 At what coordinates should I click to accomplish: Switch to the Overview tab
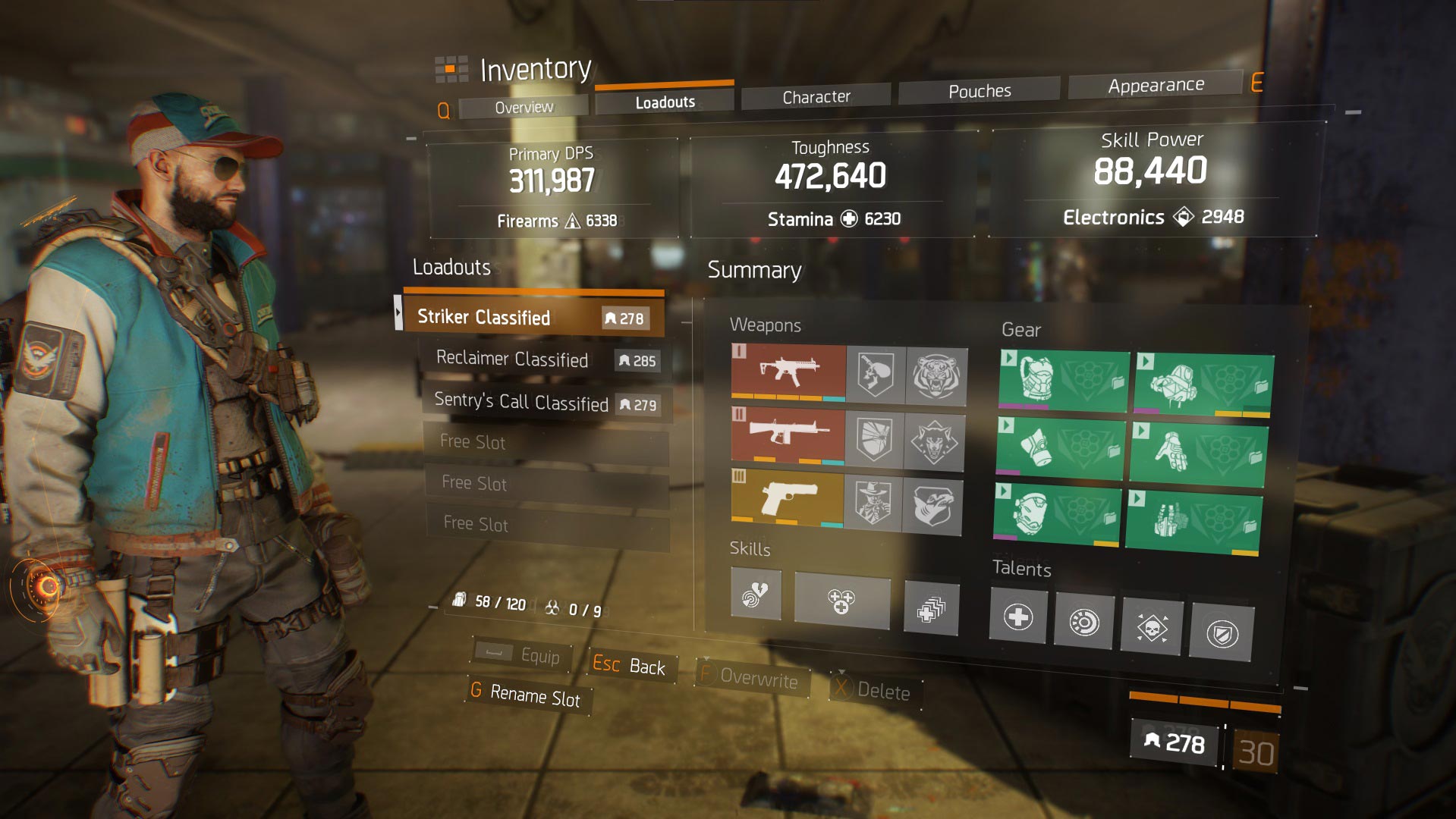pyautogui.click(x=524, y=107)
